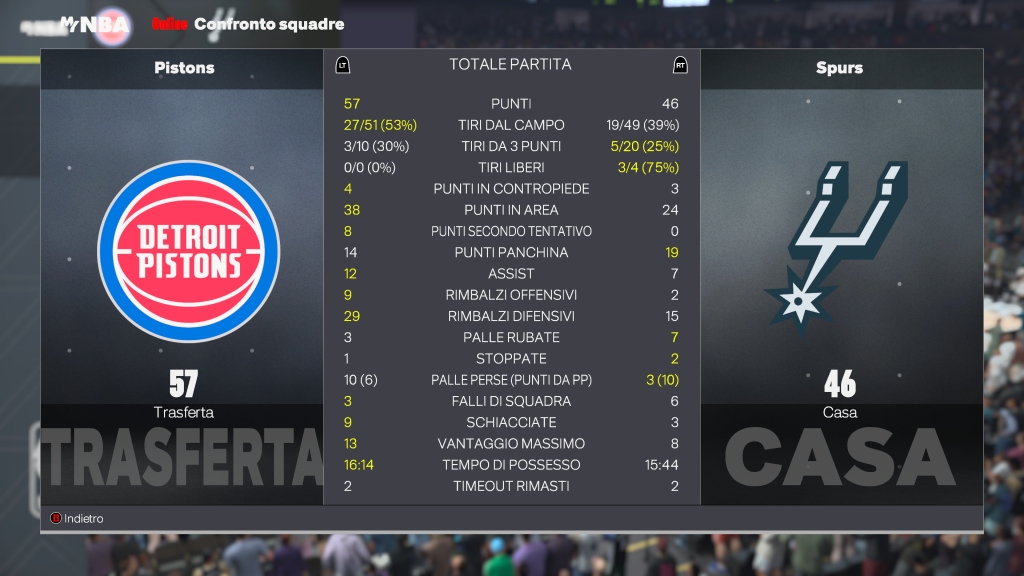1024x576 pixels.
Task: Select the TOTALE PARTITA period header
Action: pos(510,65)
